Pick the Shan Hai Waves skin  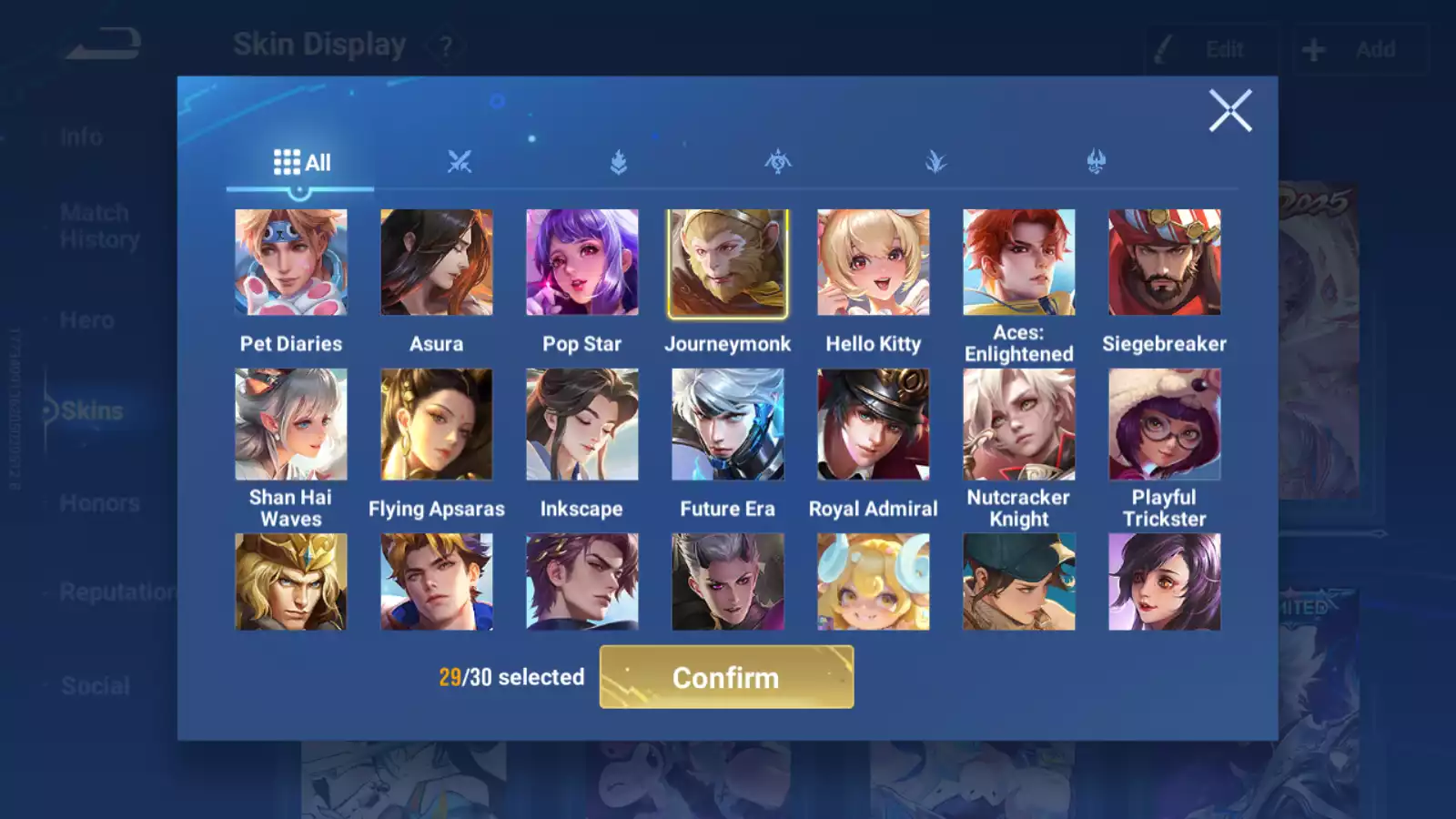pyautogui.click(x=291, y=424)
